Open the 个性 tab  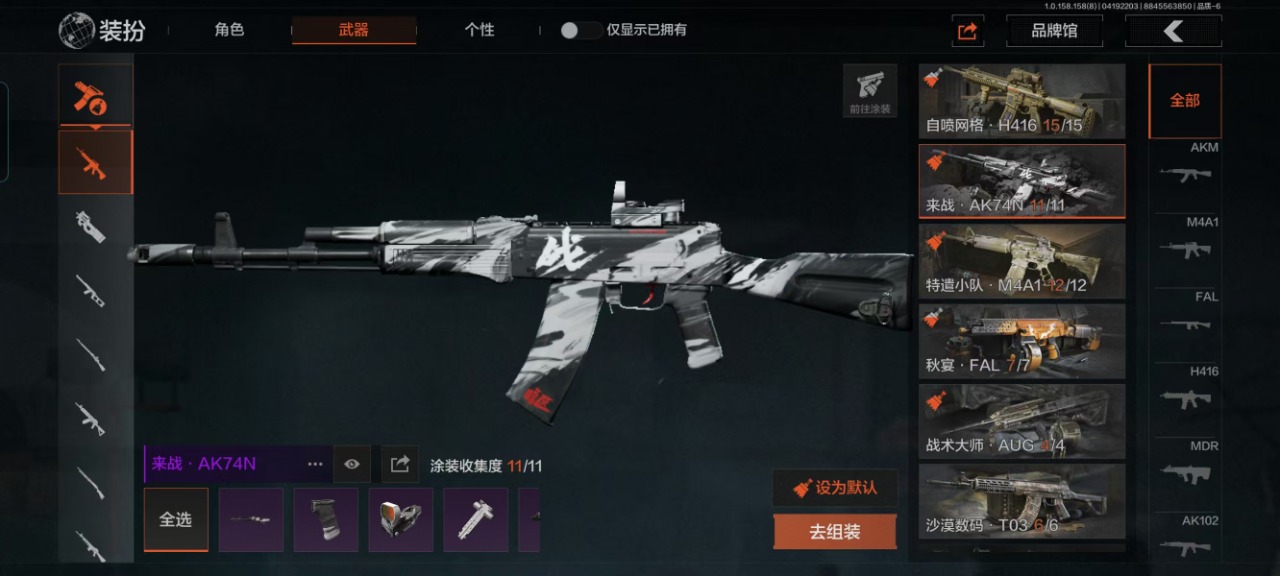479,30
